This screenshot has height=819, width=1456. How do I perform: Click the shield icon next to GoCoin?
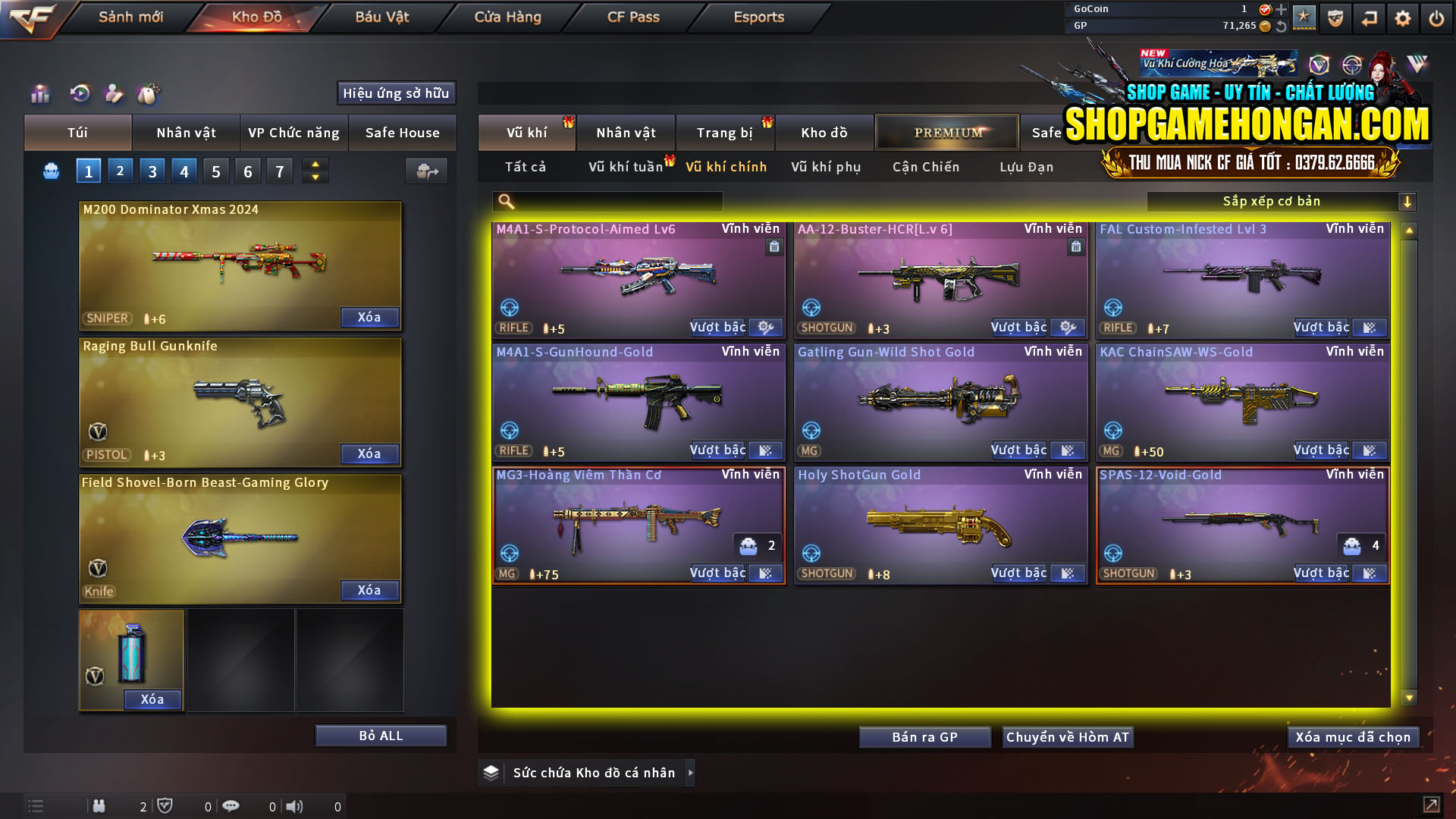coord(1334,17)
